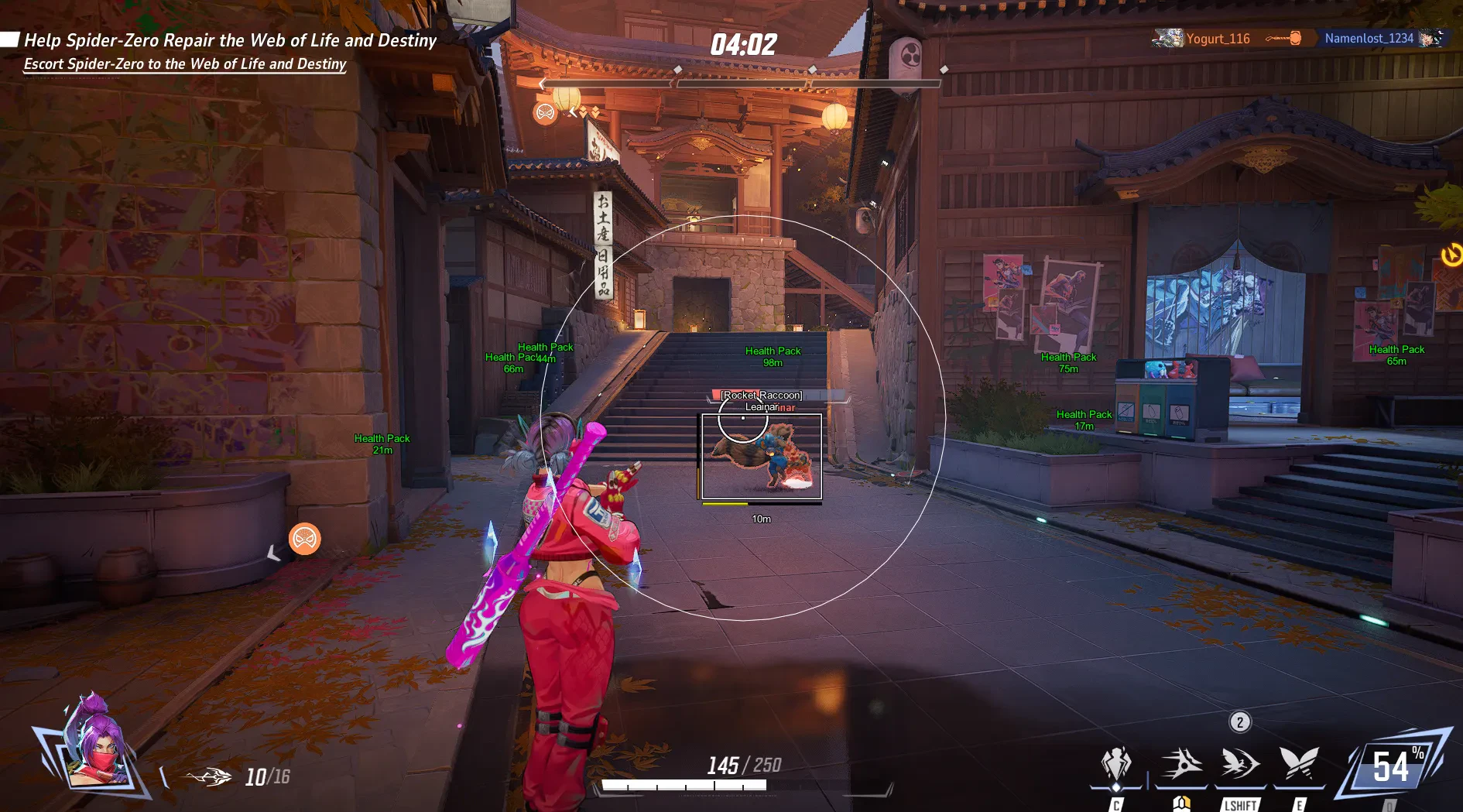Open the Help Spider-Zero objective tracker
Image resolution: width=1463 pixels, height=812 pixels.
pos(230,40)
